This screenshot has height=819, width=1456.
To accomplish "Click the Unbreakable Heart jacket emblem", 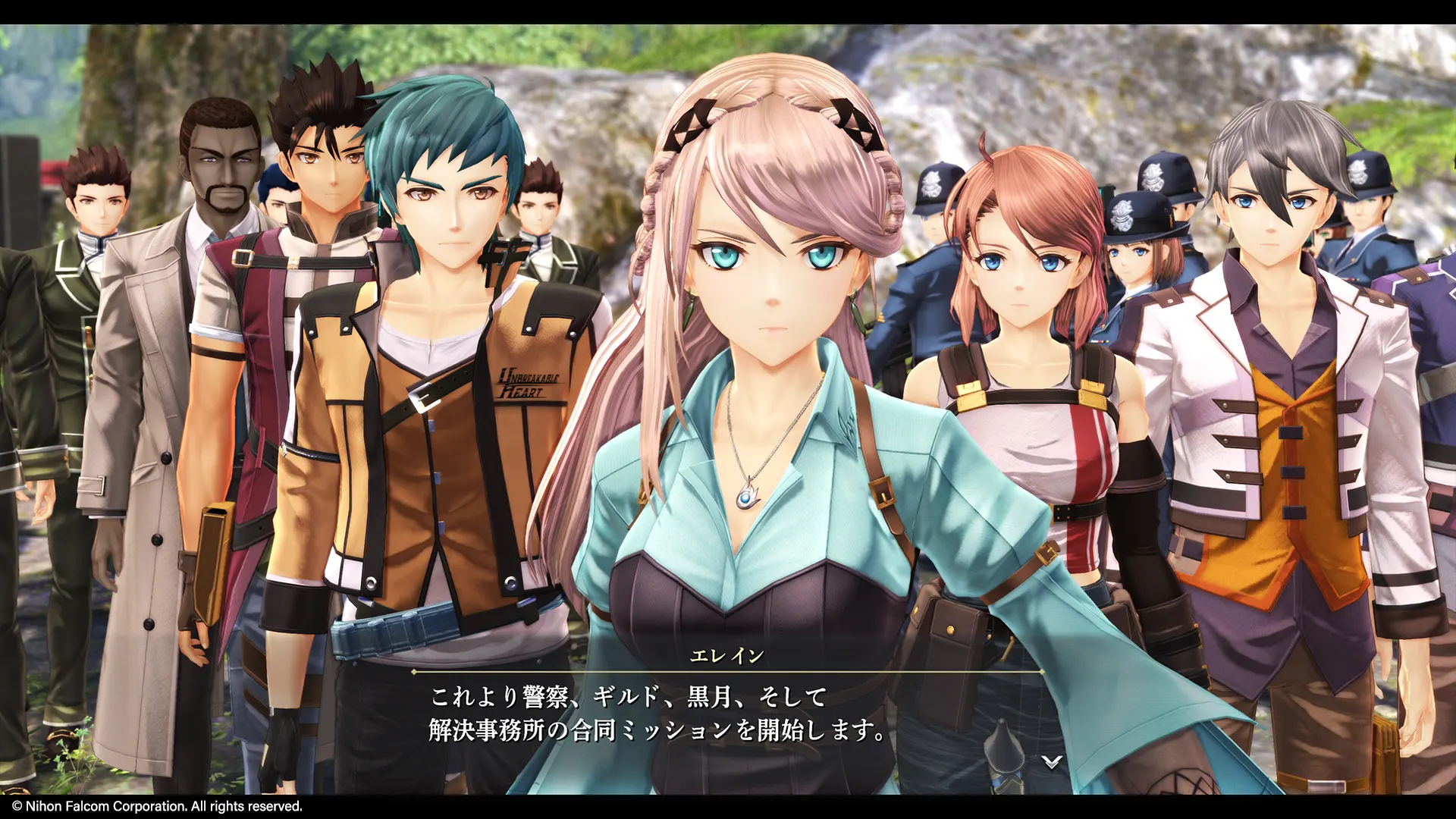I will click(529, 383).
